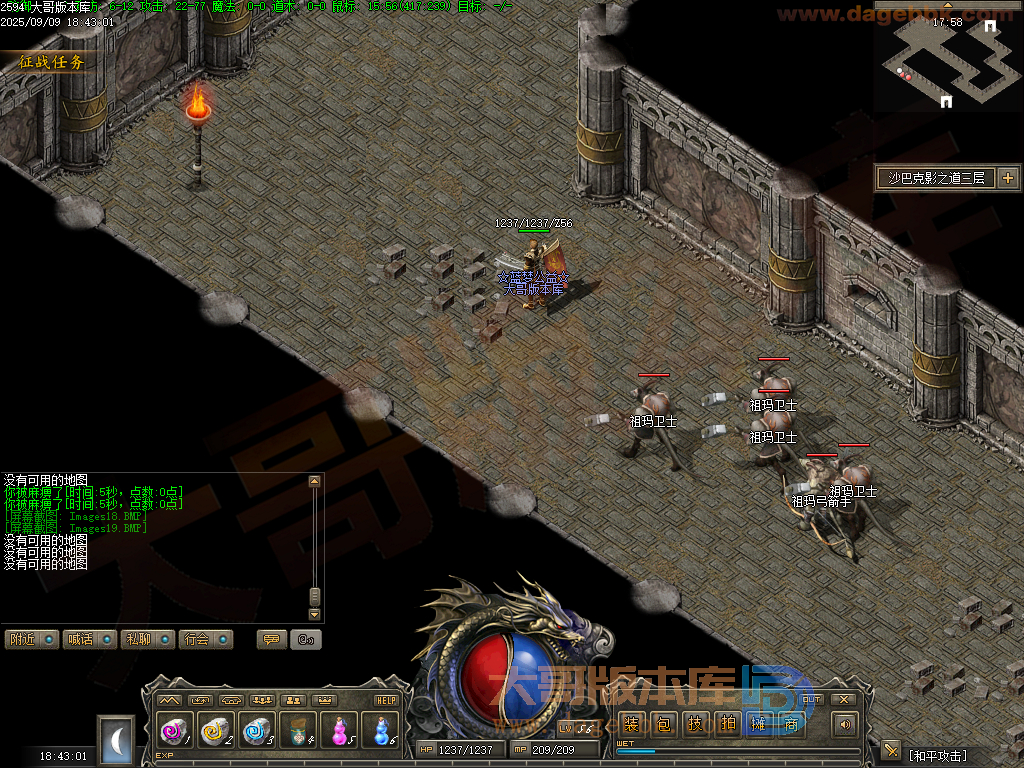The height and width of the screenshot is (768, 1024).
Task: Switch chat to the 附近 channel
Action: click(30, 639)
